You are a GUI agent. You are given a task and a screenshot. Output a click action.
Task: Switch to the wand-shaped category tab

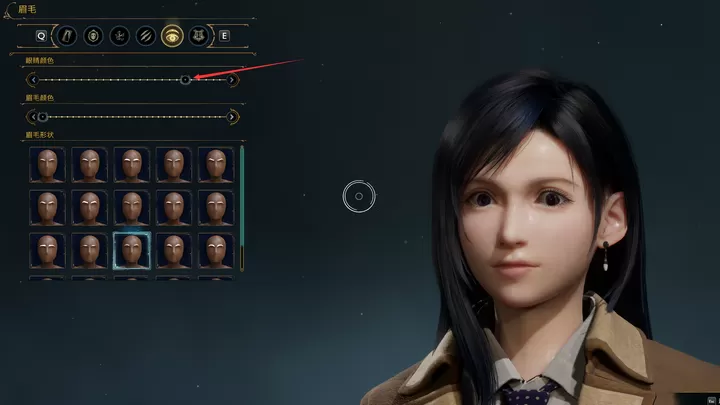point(67,36)
